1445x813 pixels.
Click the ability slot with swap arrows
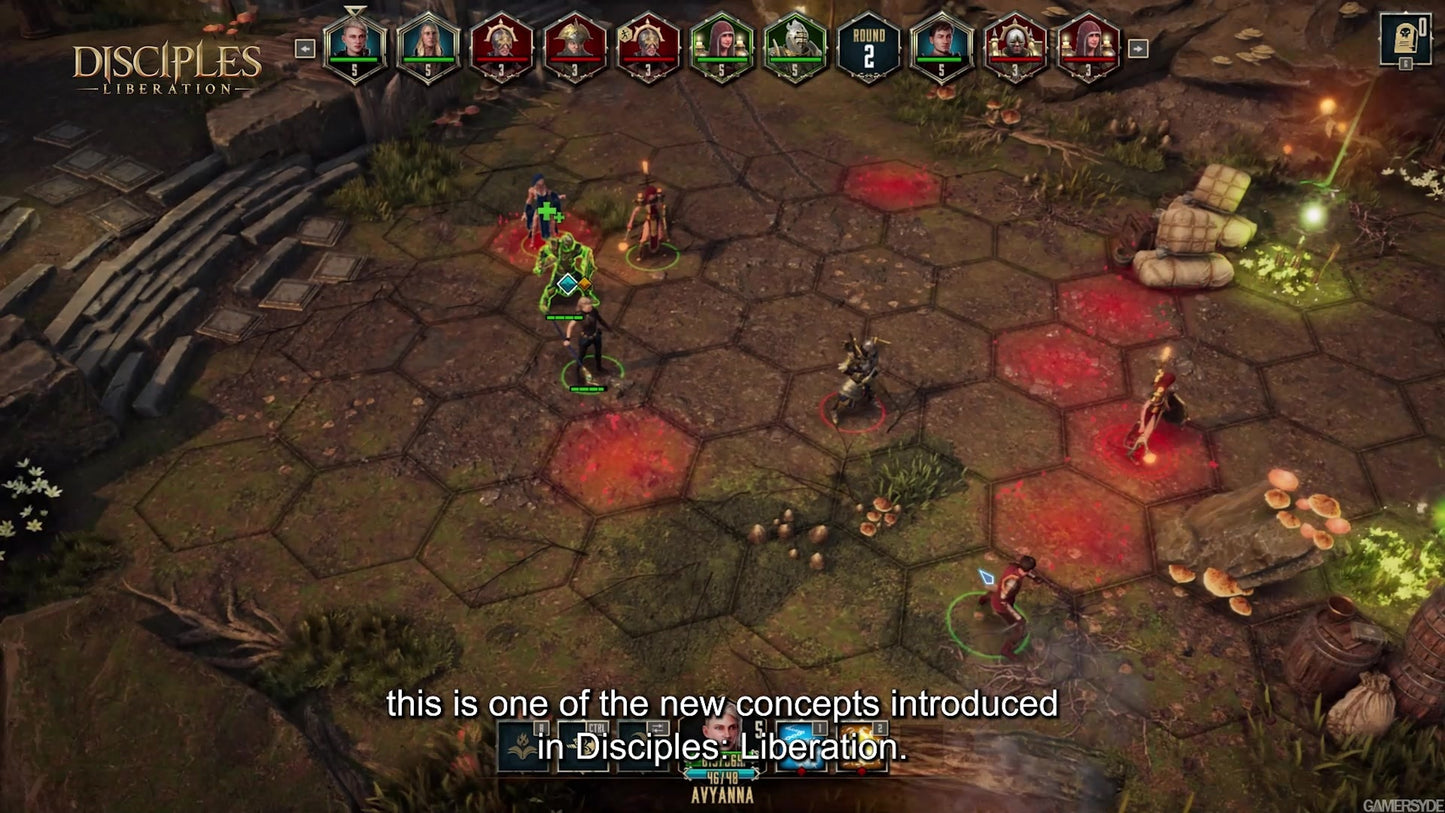click(x=642, y=747)
